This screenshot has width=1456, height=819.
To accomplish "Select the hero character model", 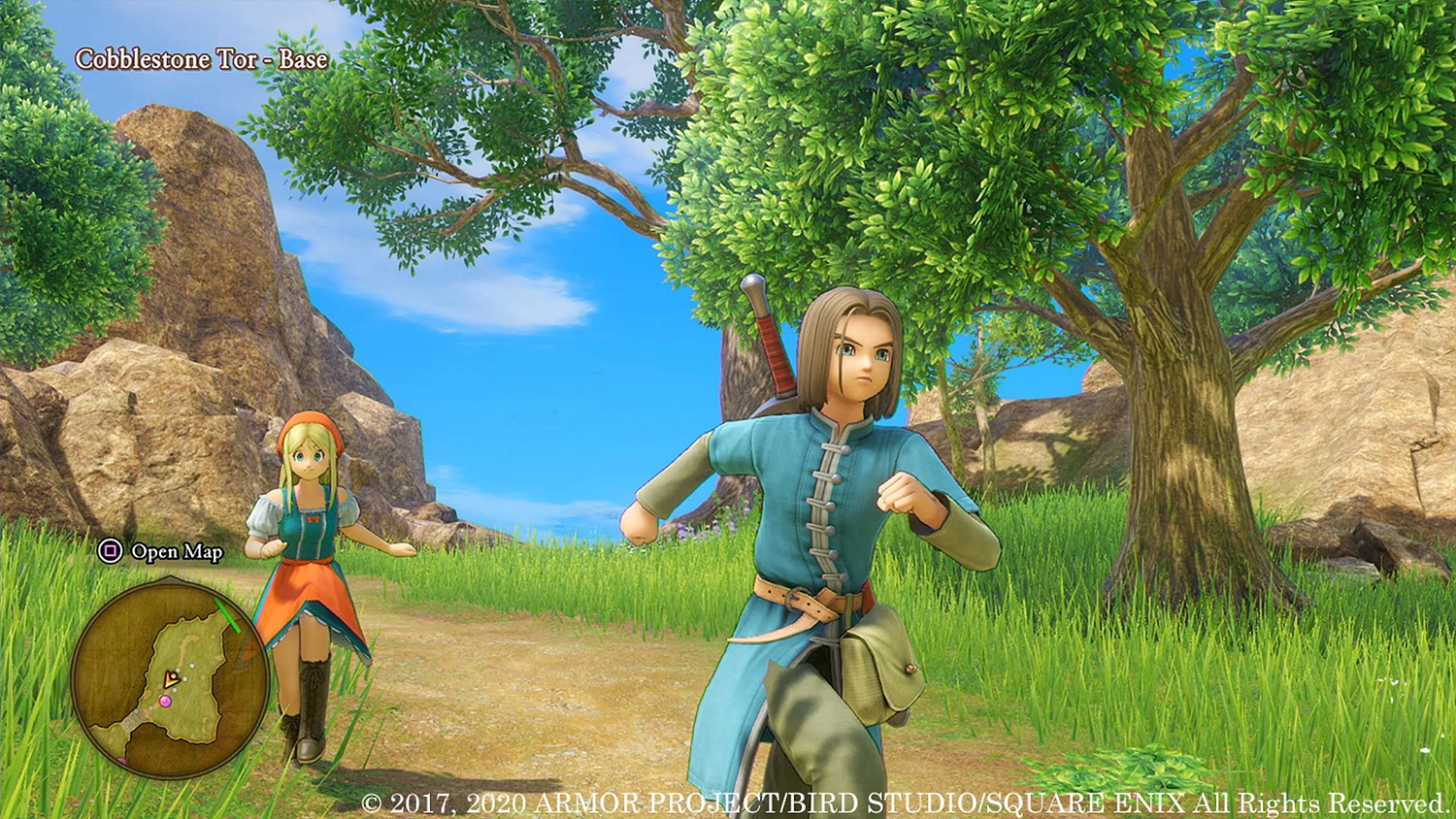I will click(835, 485).
